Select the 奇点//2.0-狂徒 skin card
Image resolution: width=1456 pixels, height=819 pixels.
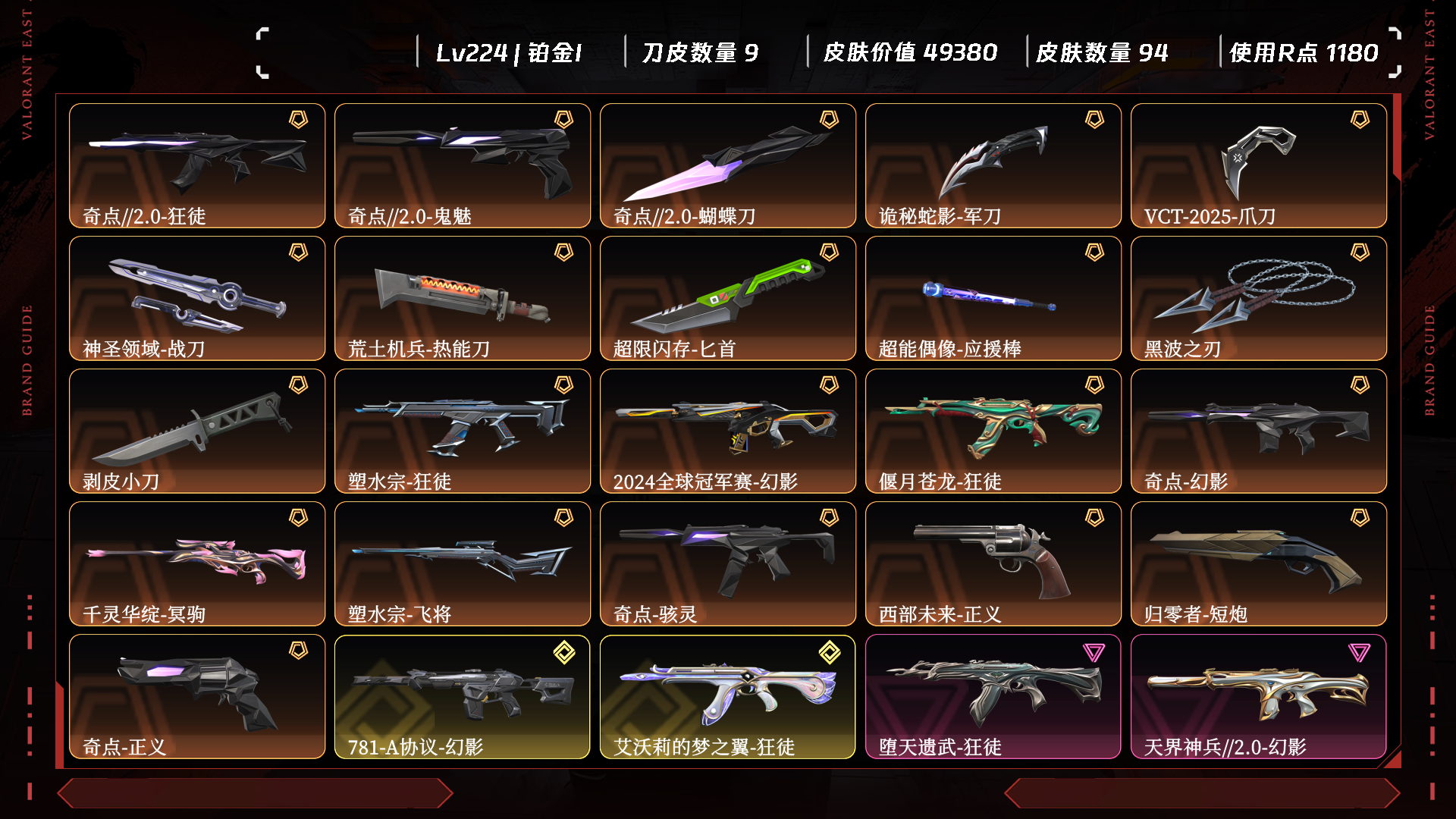click(x=197, y=165)
